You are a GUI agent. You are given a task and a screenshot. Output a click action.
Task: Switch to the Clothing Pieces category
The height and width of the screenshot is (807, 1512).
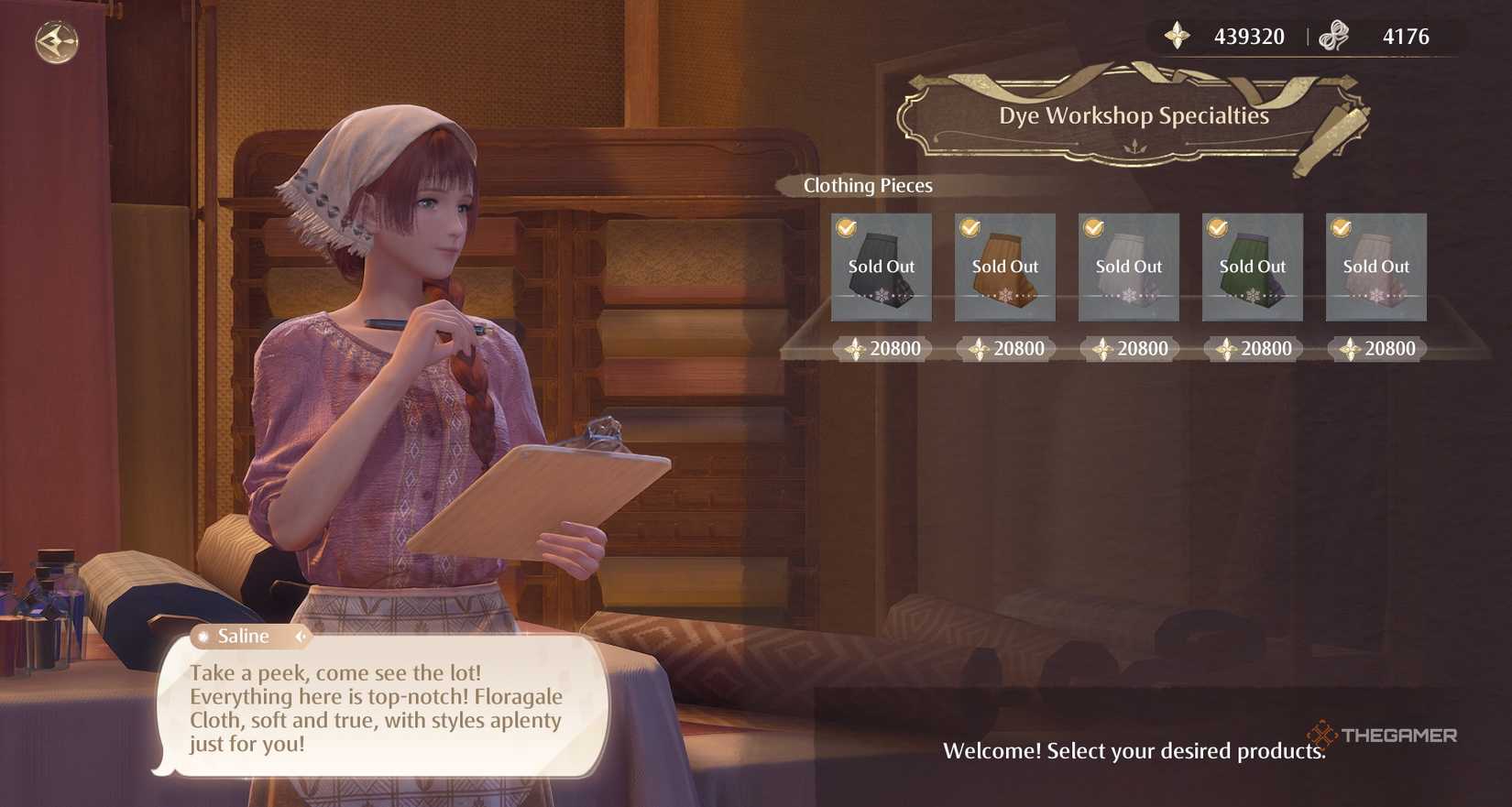tap(867, 185)
